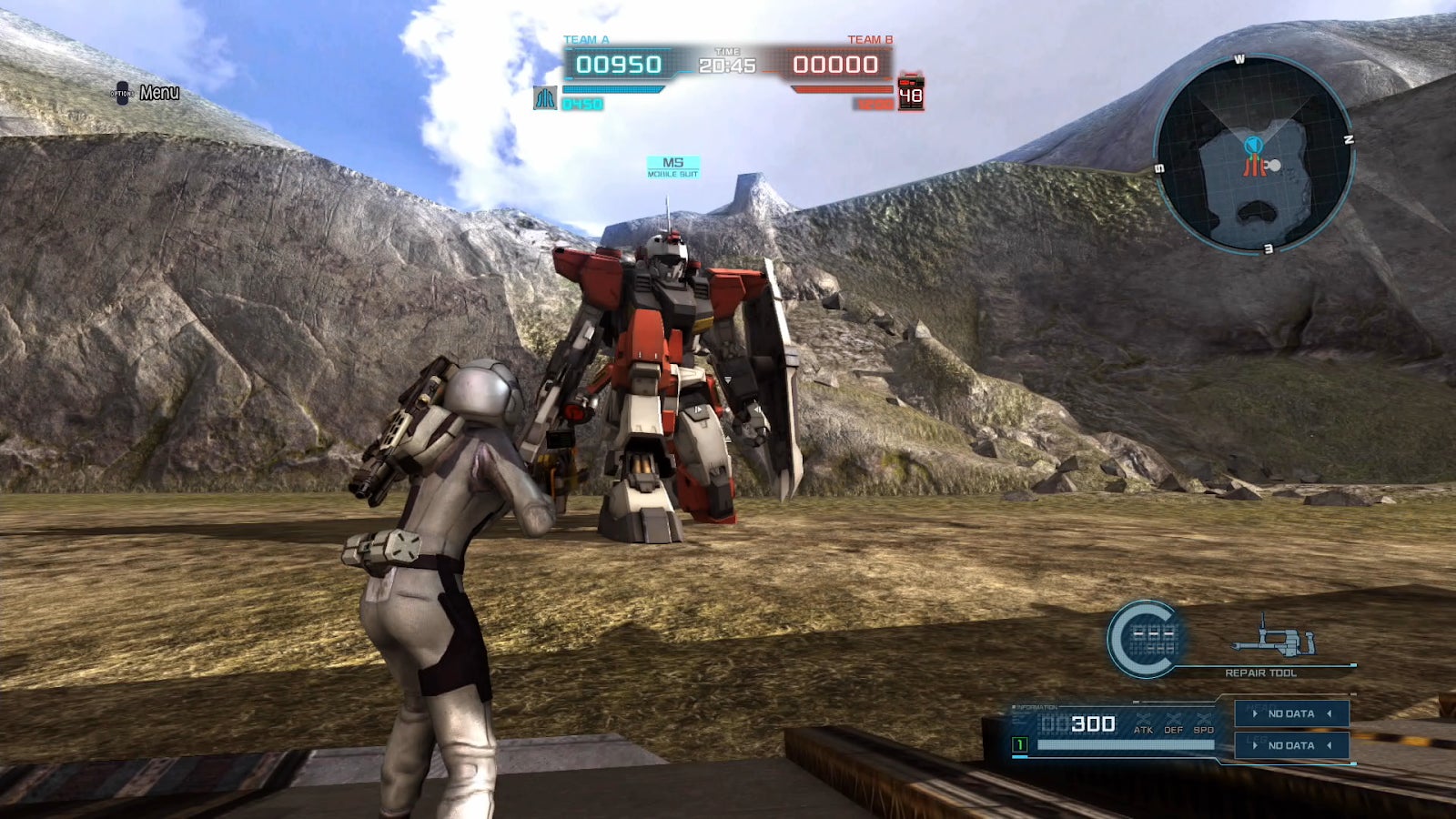The width and height of the screenshot is (1456, 819).
Task: Select the Team B red emblem icon
Action: click(x=911, y=93)
